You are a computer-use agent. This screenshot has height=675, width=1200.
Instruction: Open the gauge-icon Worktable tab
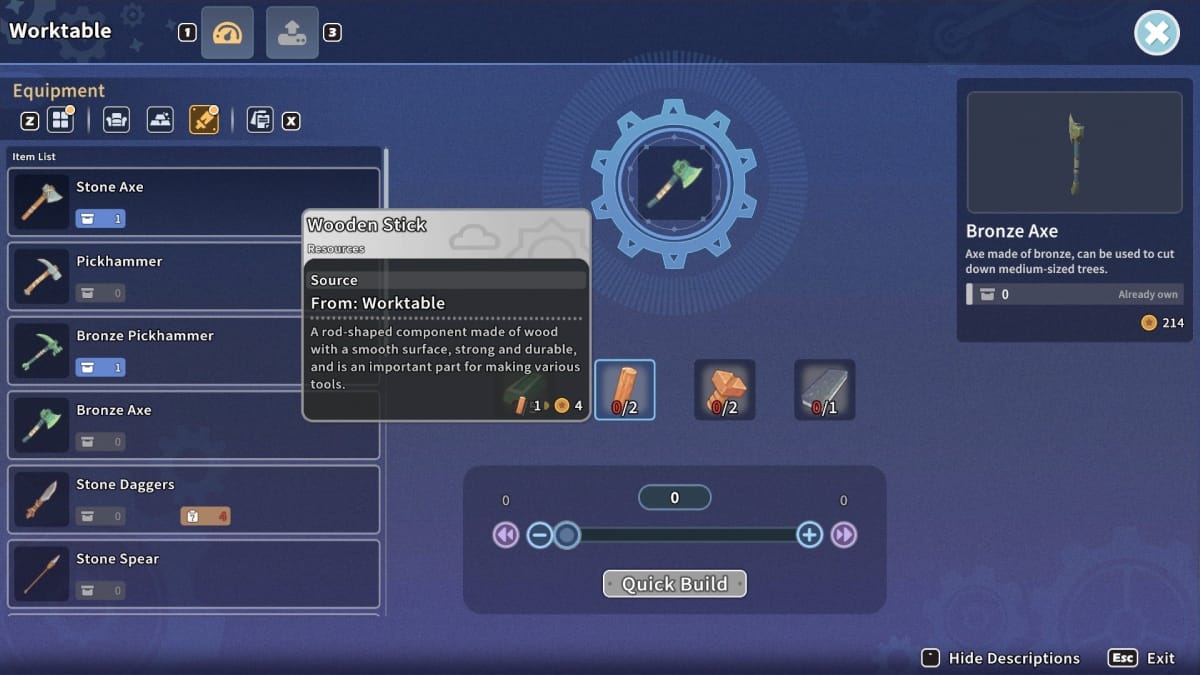[x=227, y=33]
